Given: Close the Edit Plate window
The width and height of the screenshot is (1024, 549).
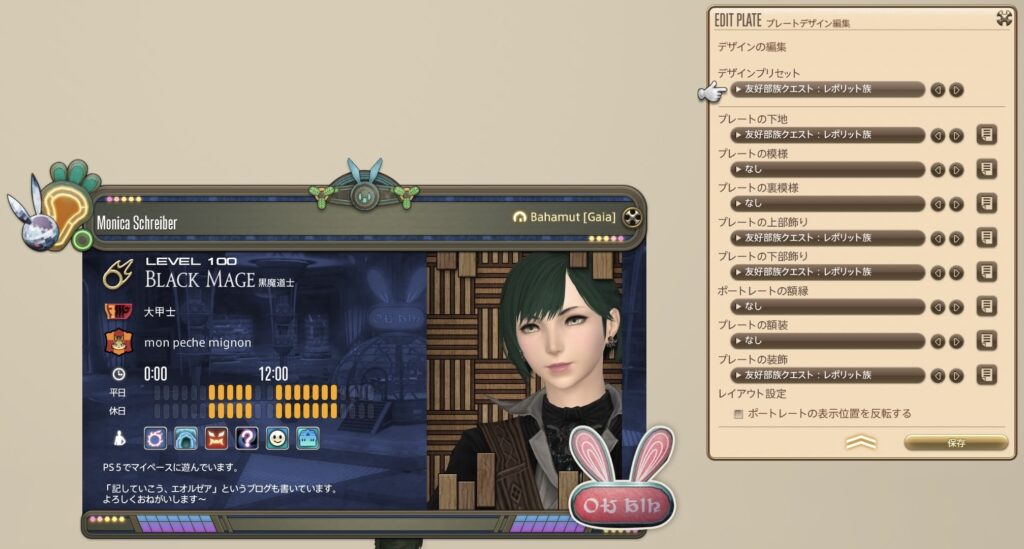Looking at the screenshot, I should click(x=1004, y=17).
